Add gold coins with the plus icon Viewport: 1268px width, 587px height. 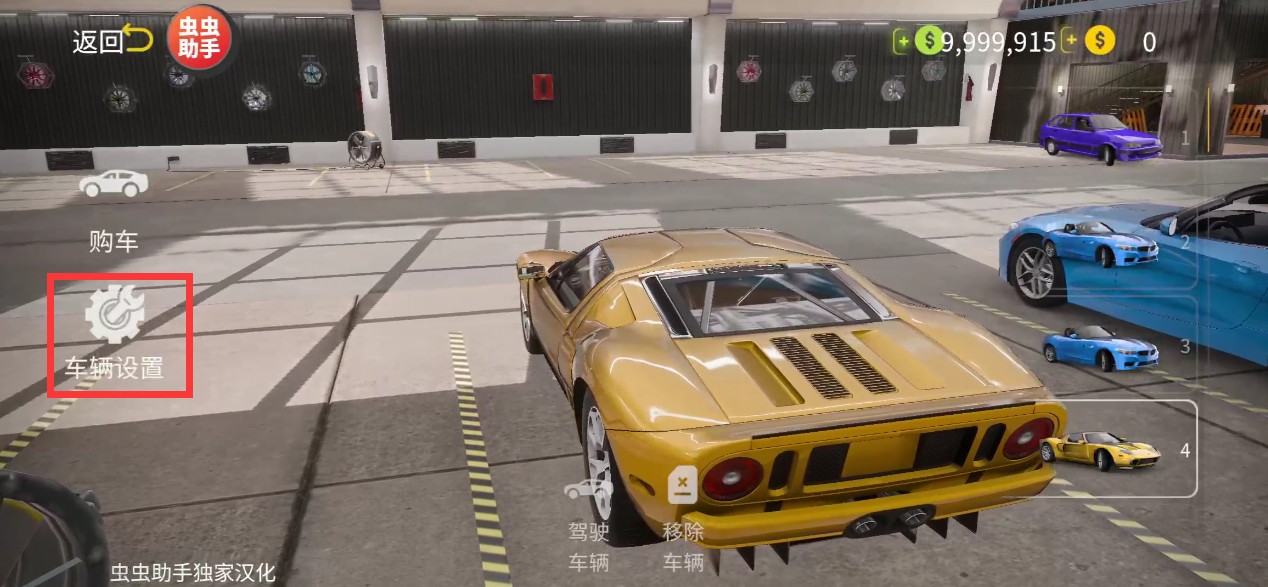pyautogui.click(x=1071, y=41)
